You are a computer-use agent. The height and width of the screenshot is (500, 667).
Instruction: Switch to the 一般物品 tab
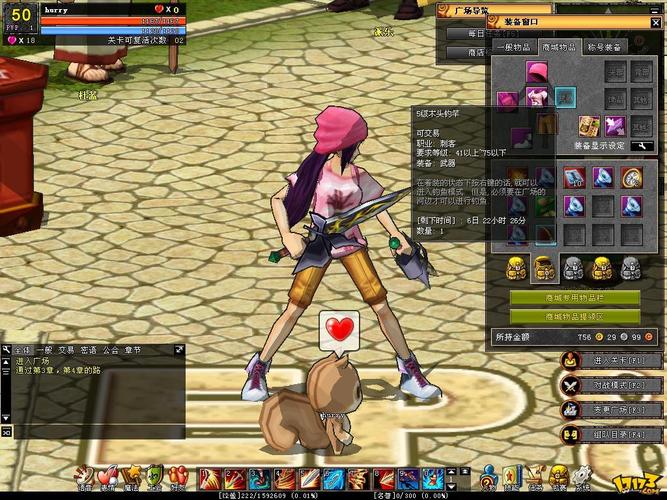(515, 46)
